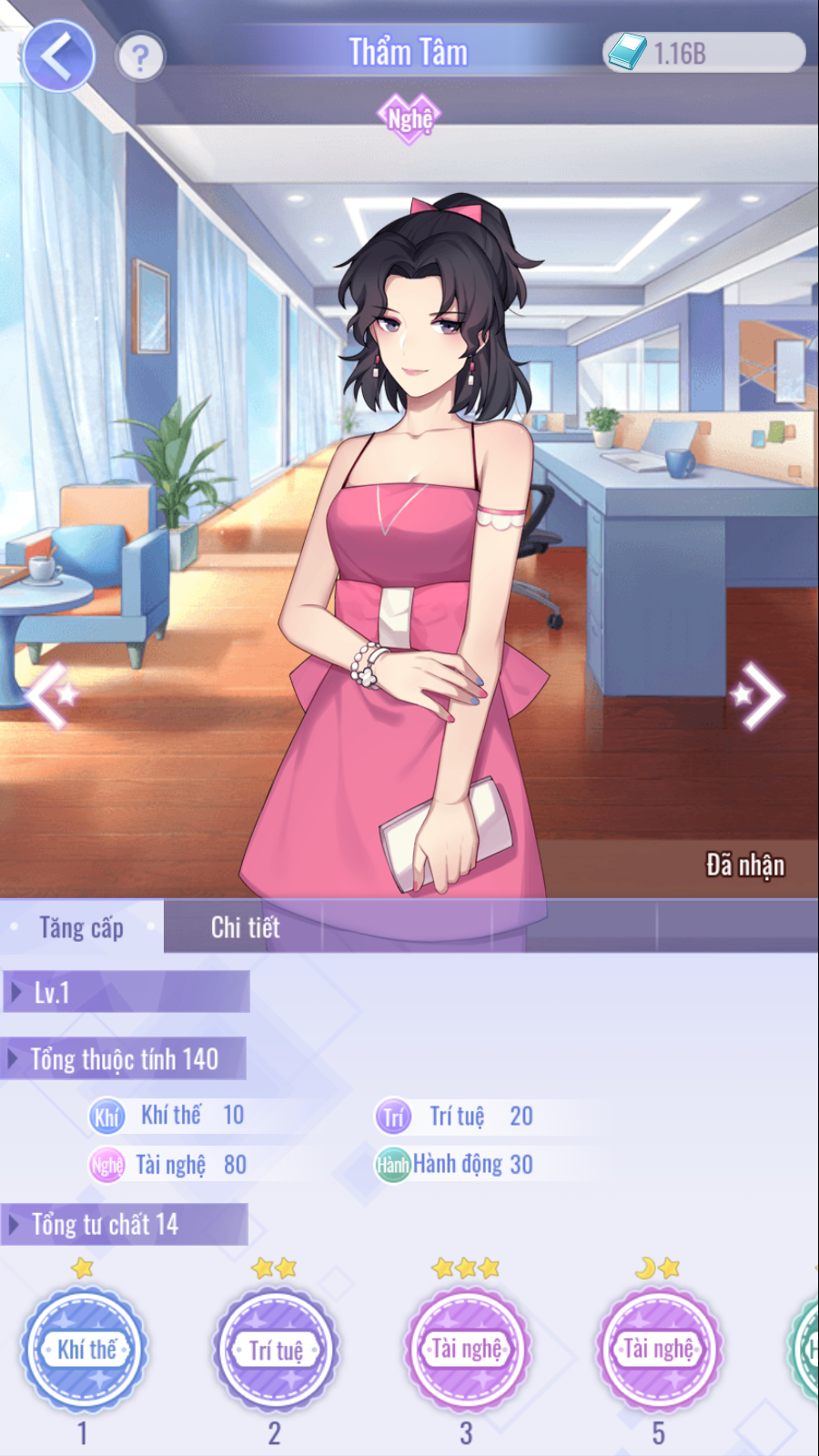Choose the two-star Trí tuệ badge

click(276, 1350)
